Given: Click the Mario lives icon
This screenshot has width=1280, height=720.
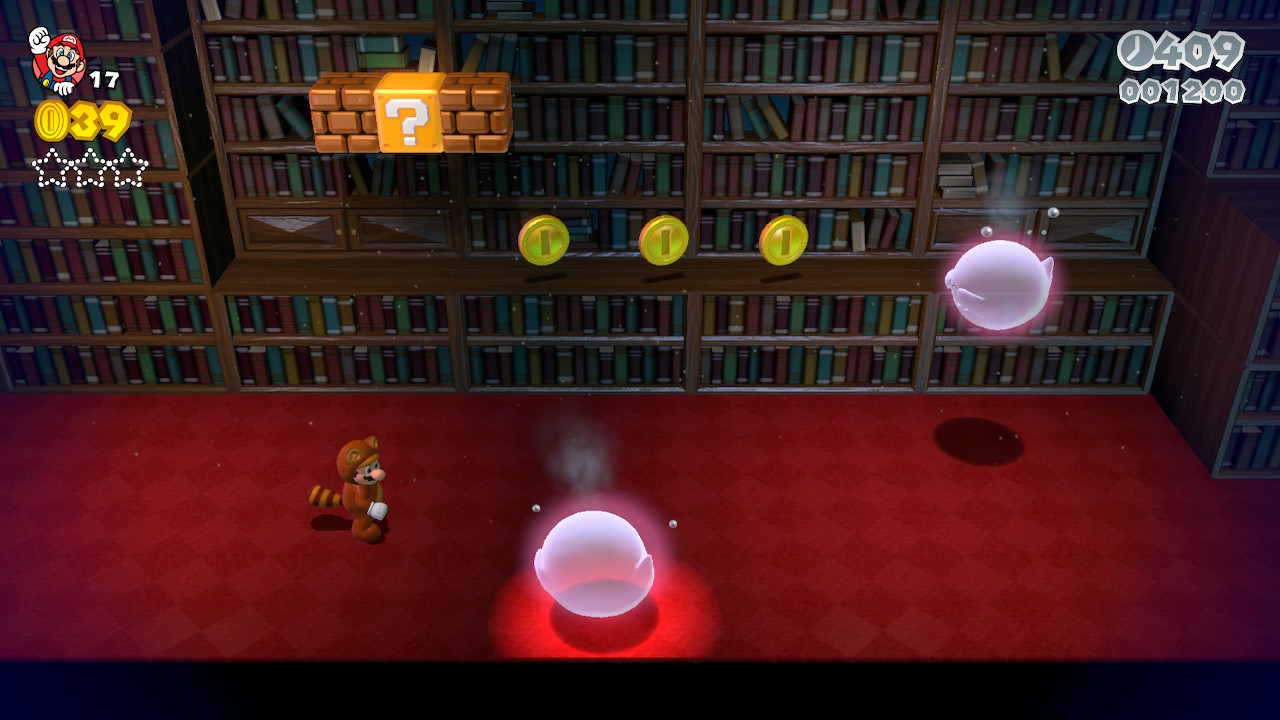Looking at the screenshot, I should (58, 60).
